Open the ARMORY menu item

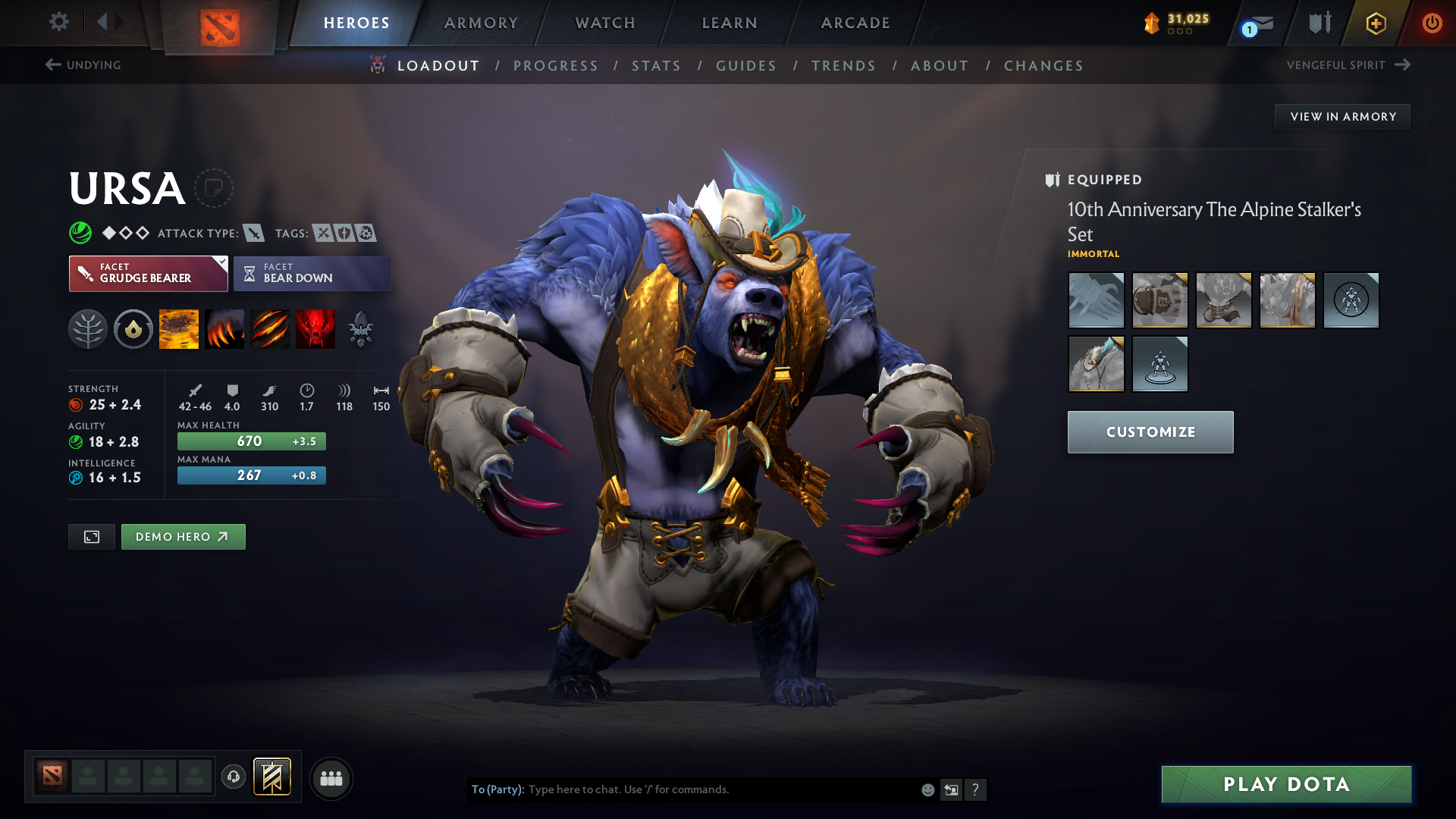pos(481,23)
